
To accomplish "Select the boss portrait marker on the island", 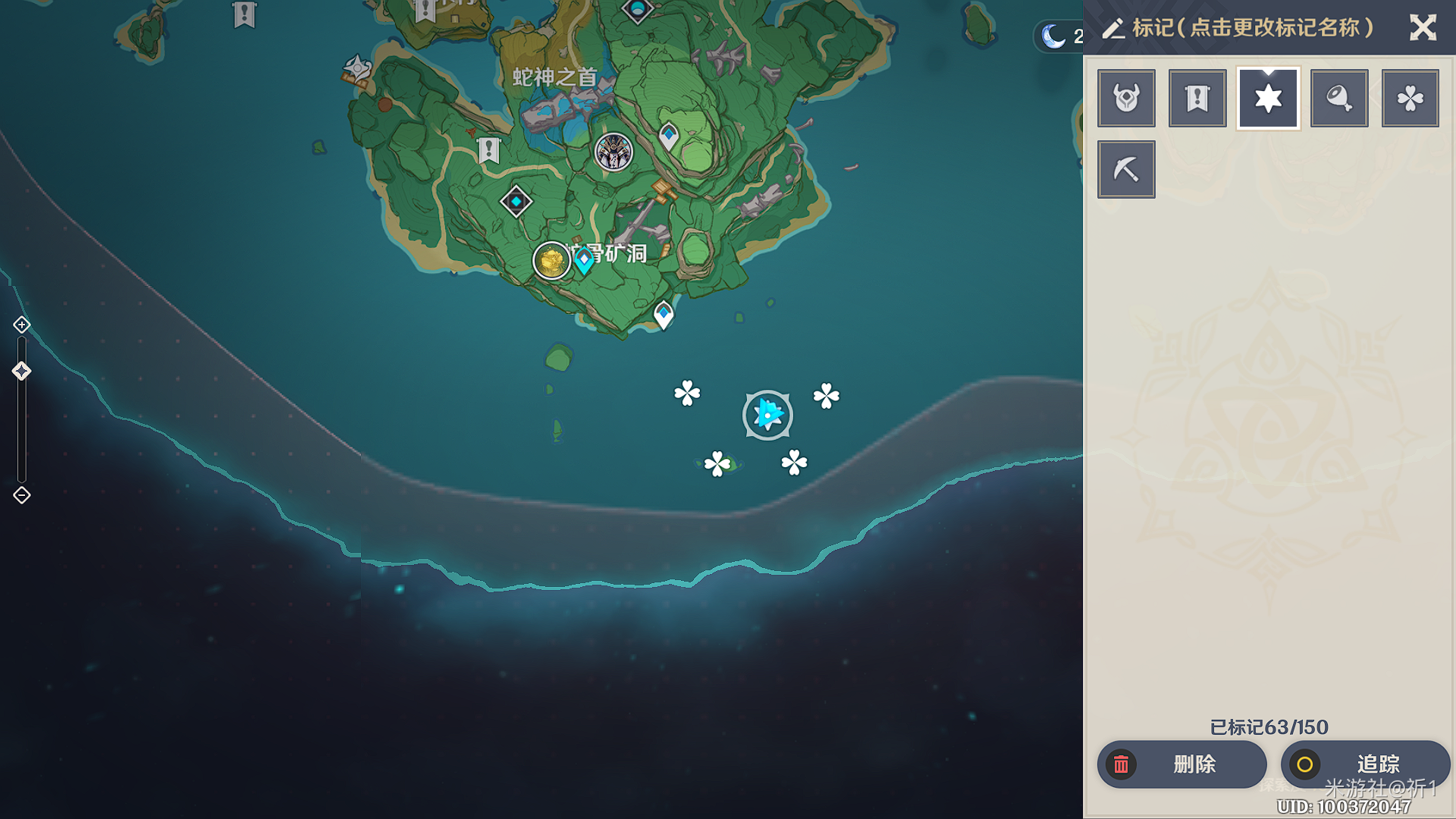I will 613,152.
